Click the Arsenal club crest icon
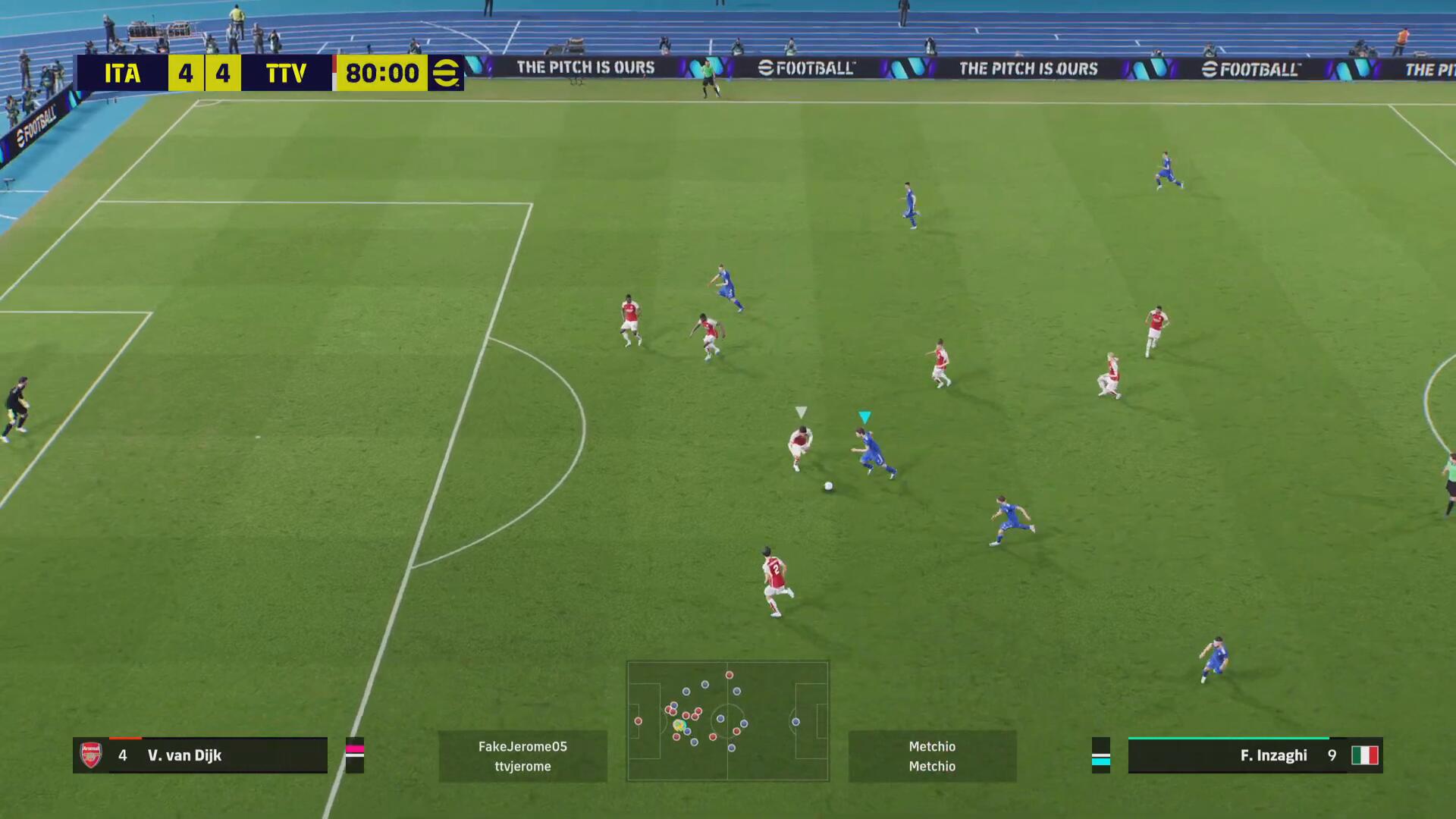 tap(91, 755)
